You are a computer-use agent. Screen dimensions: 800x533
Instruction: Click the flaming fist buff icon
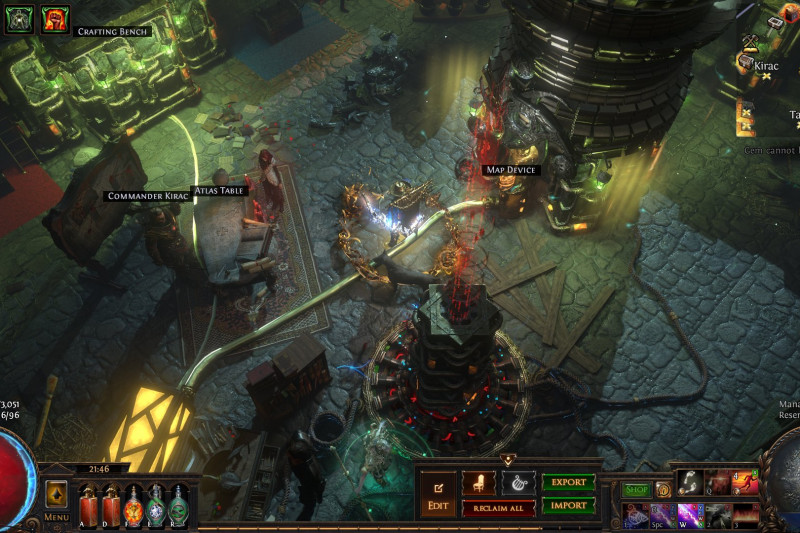(x=55, y=18)
